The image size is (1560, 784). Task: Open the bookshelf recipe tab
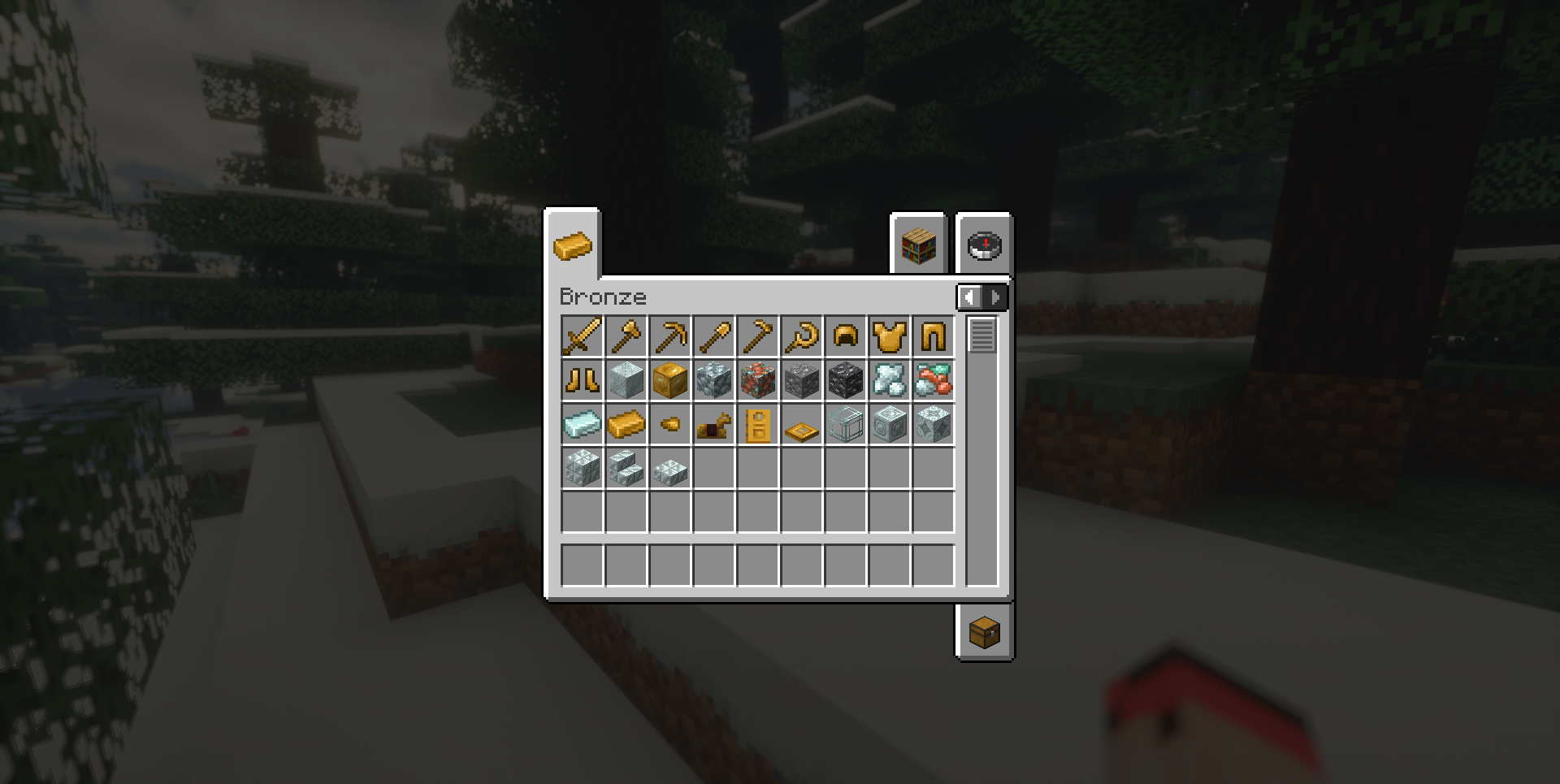[919, 246]
